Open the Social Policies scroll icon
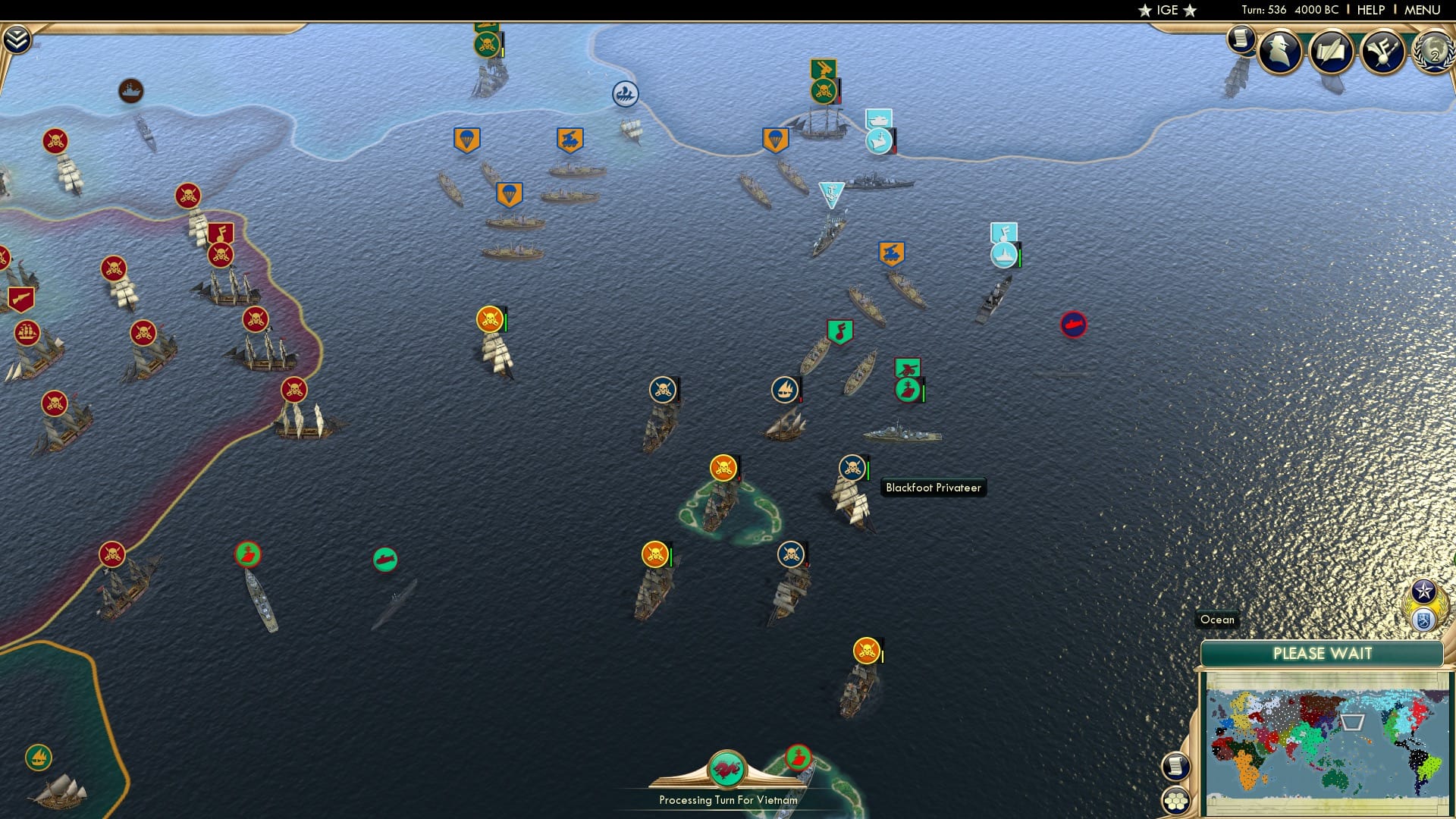 pyautogui.click(x=1332, y=50)
